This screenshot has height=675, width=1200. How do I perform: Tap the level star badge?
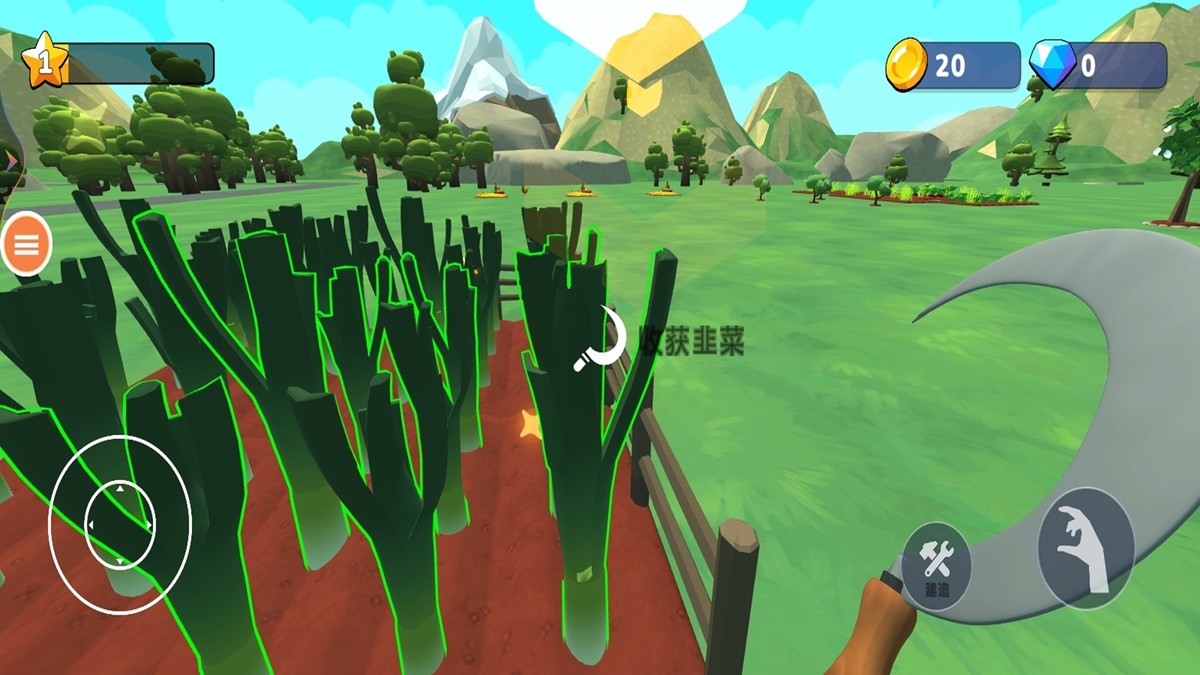pyautogui.click(x=45, y=62)
